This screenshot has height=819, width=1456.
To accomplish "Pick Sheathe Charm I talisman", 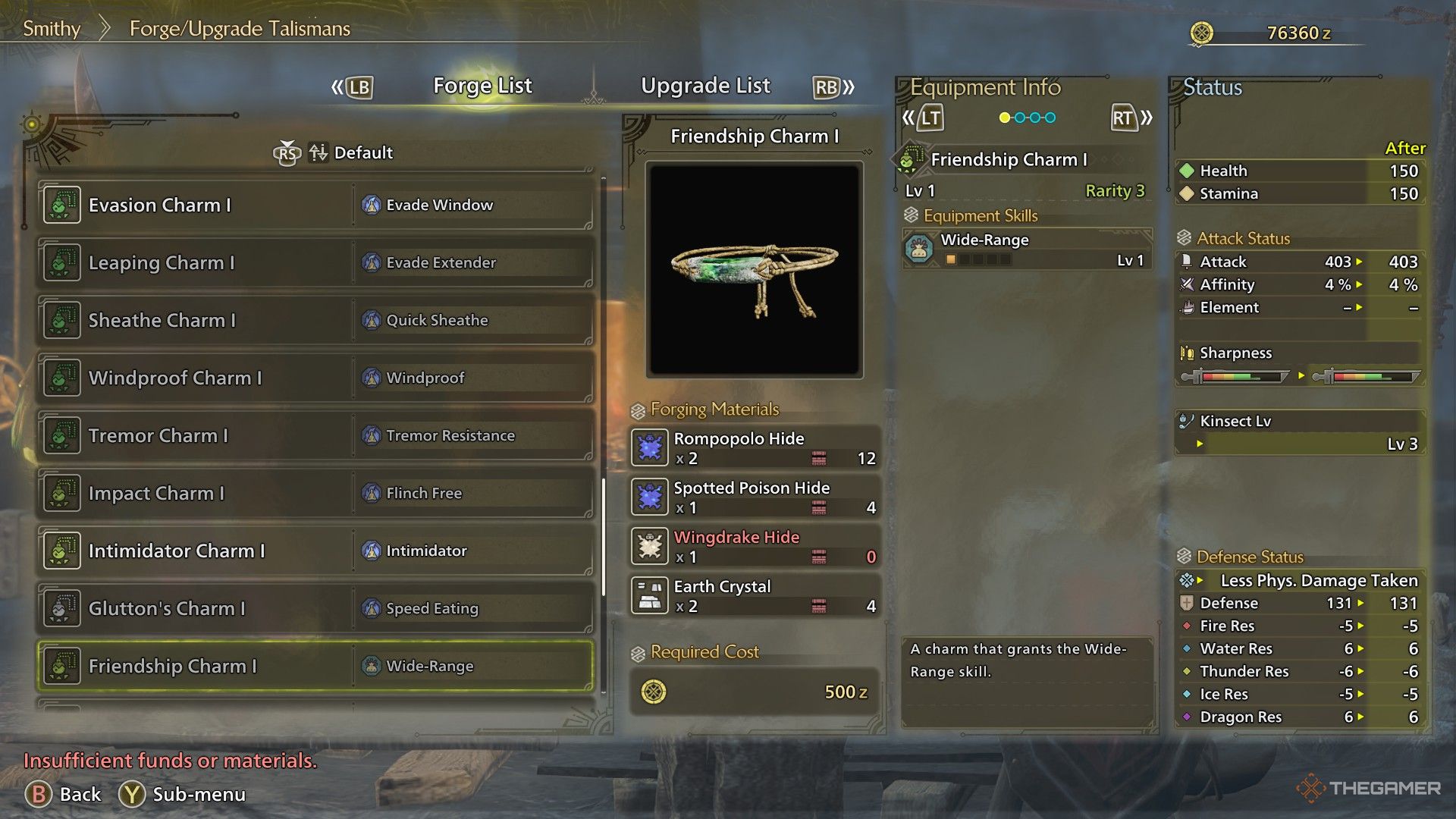I will coord(315,321).
